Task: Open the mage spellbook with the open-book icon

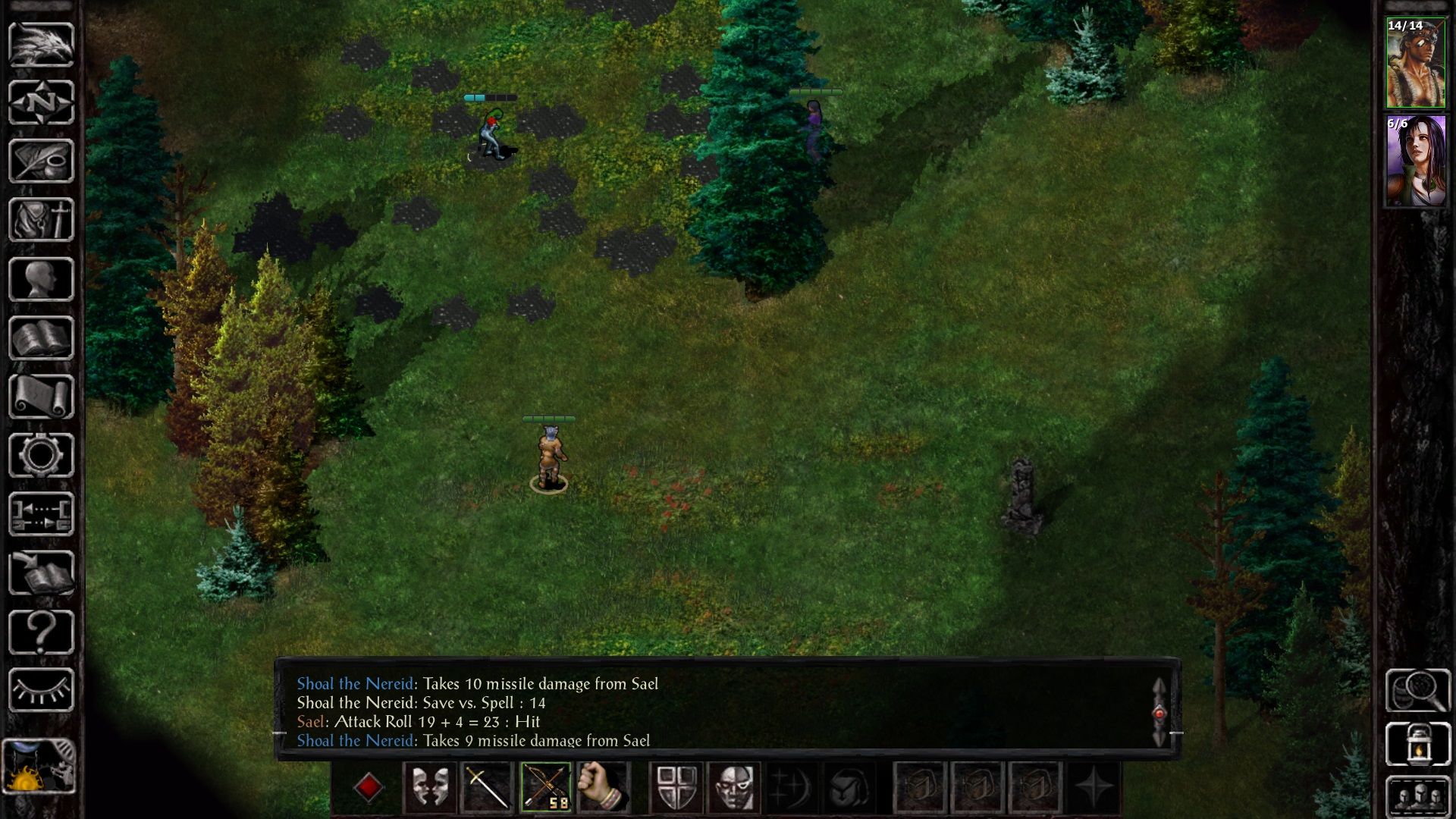Action: click(41, 337)
